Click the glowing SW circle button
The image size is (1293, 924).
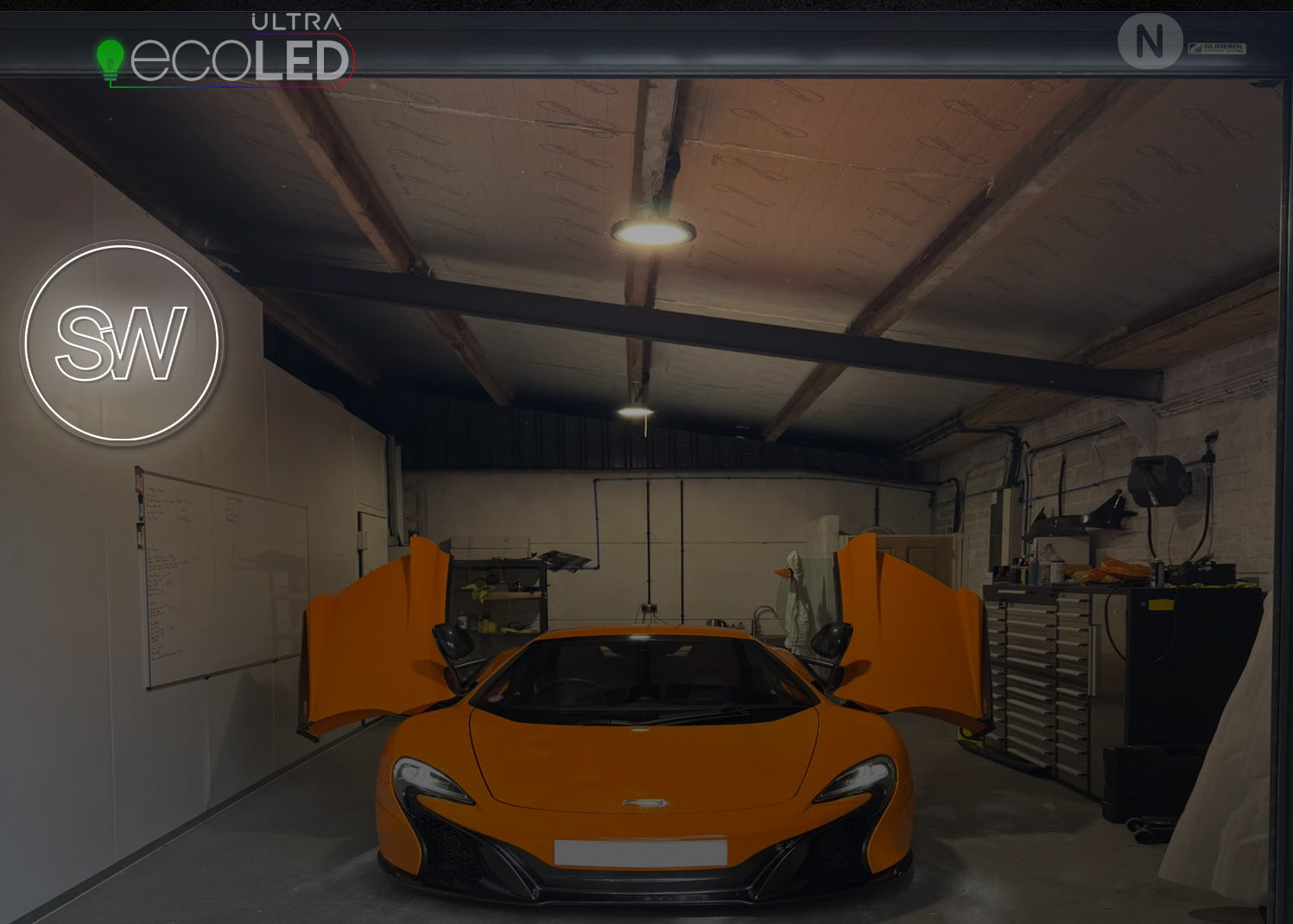[x=122, y=343]
